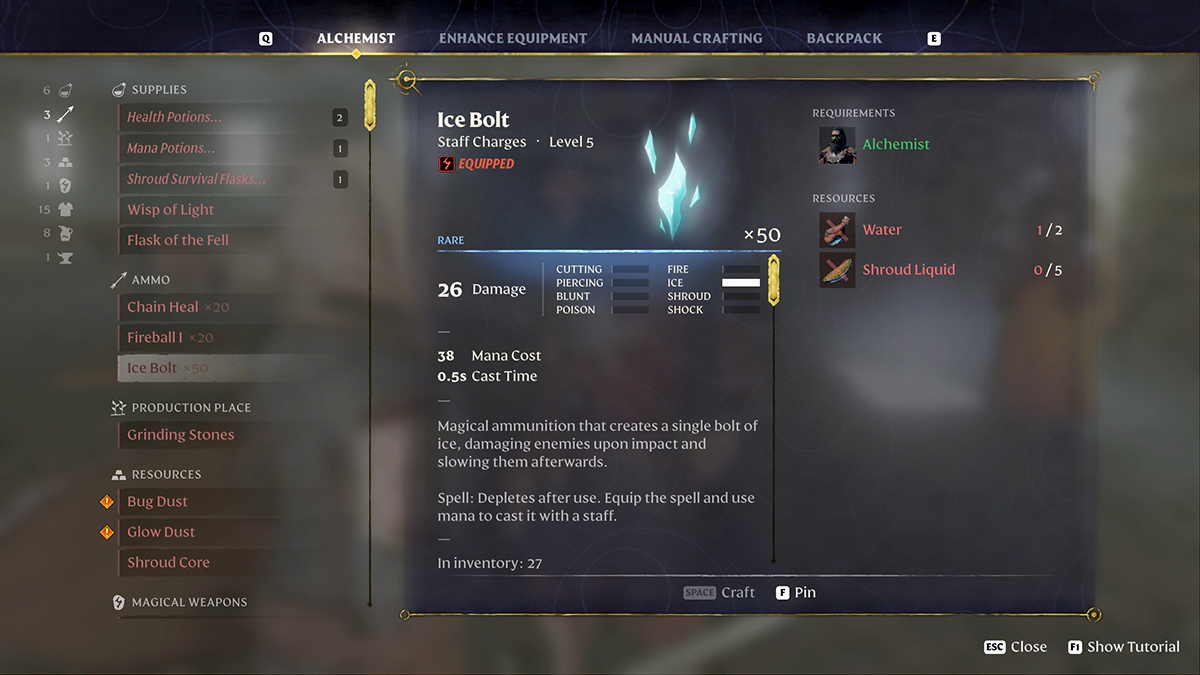The image size is (1200, 675).
Task: Close the crafting menu
Action: (x=1015, y=647)
